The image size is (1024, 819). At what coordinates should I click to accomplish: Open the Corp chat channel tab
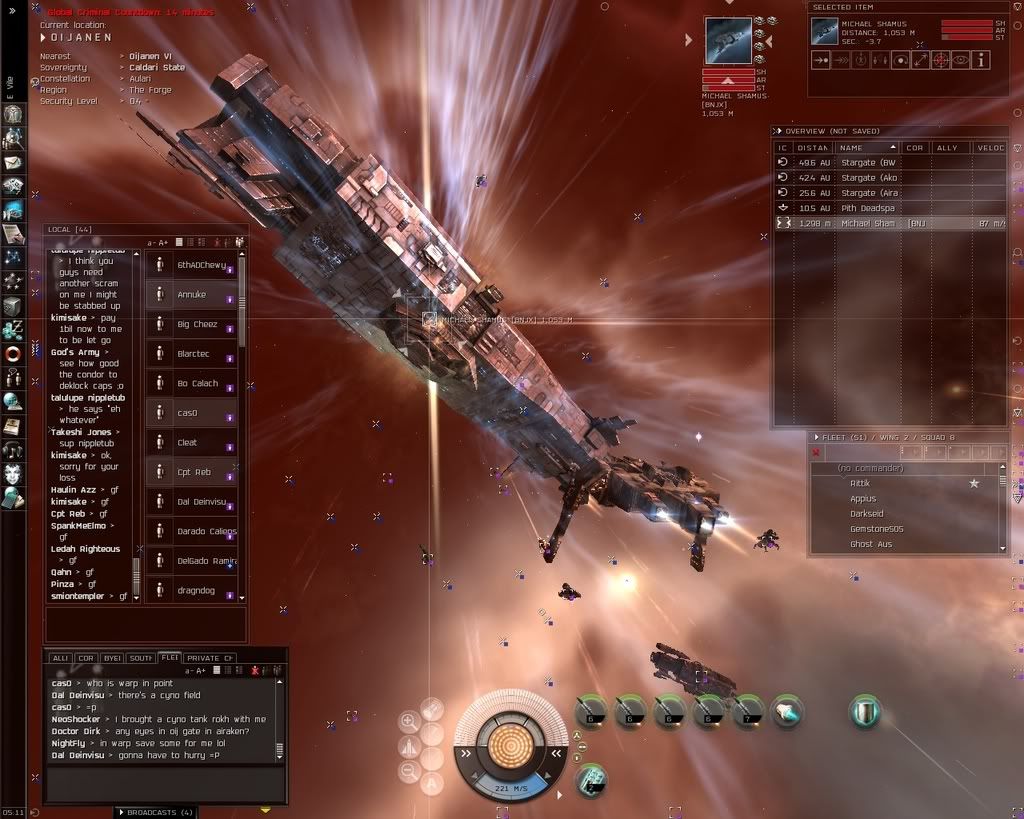(x=85, y=658)
